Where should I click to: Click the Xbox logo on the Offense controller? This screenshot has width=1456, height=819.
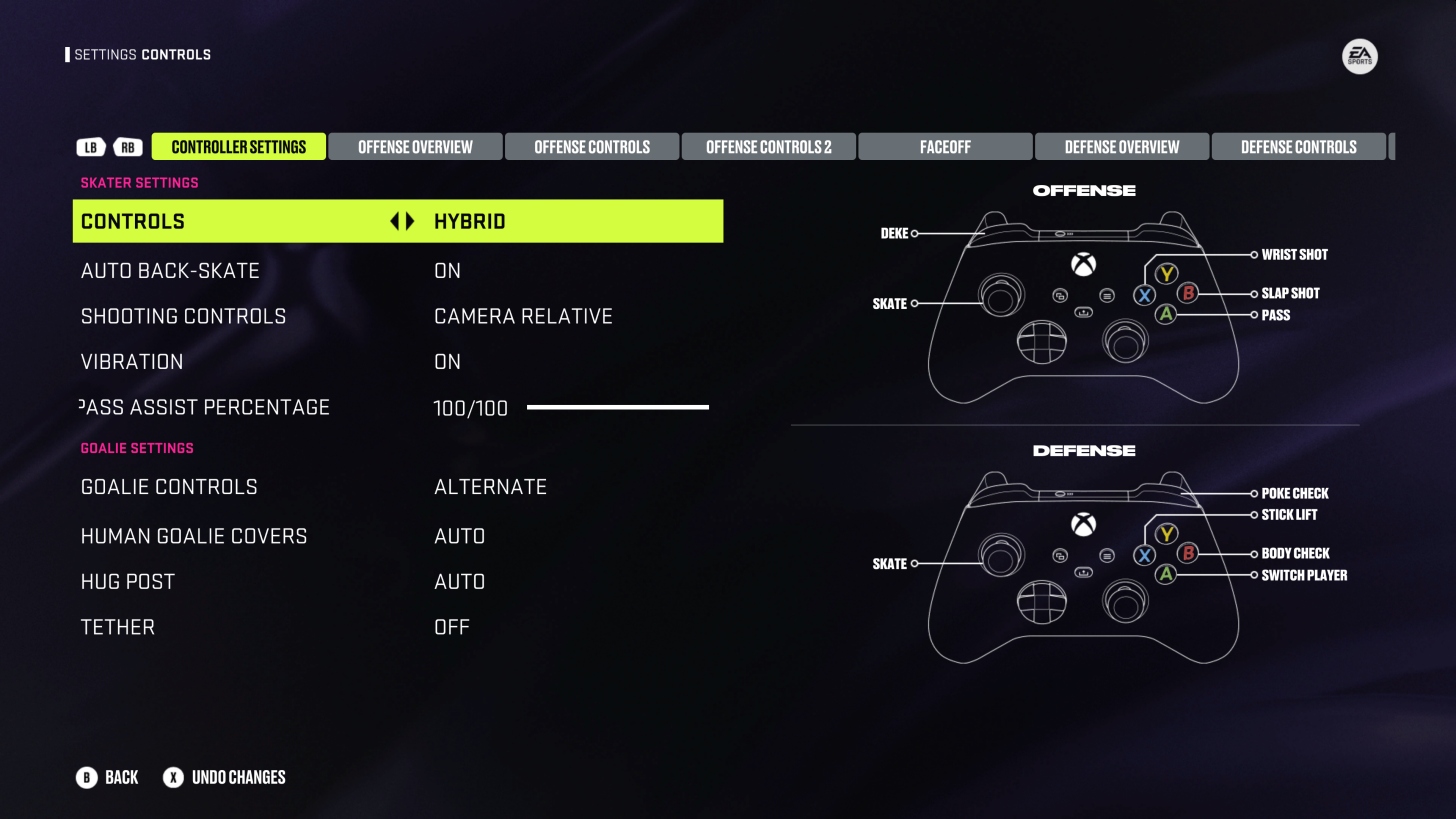(1083, 264)
